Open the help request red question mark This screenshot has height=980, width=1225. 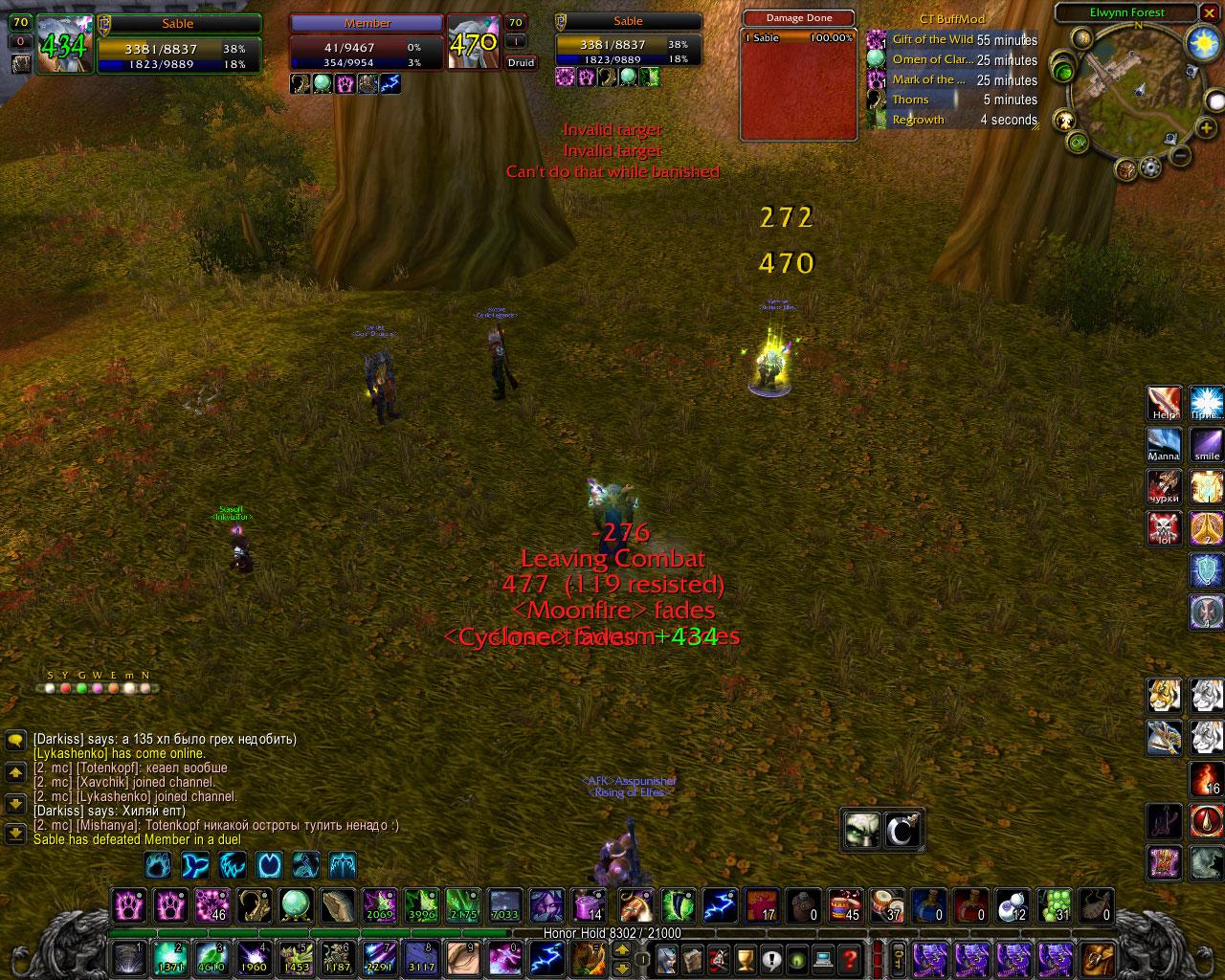click(x=849, y=958)
